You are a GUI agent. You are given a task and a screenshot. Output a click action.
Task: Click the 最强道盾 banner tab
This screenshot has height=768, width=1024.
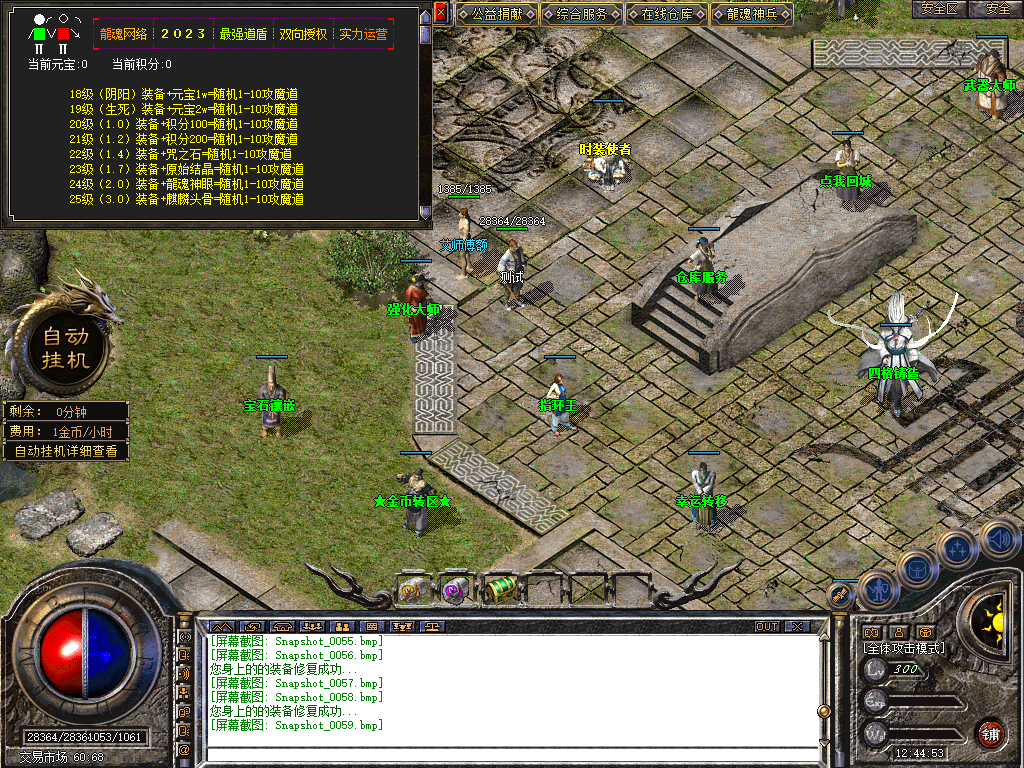(243, 34)
